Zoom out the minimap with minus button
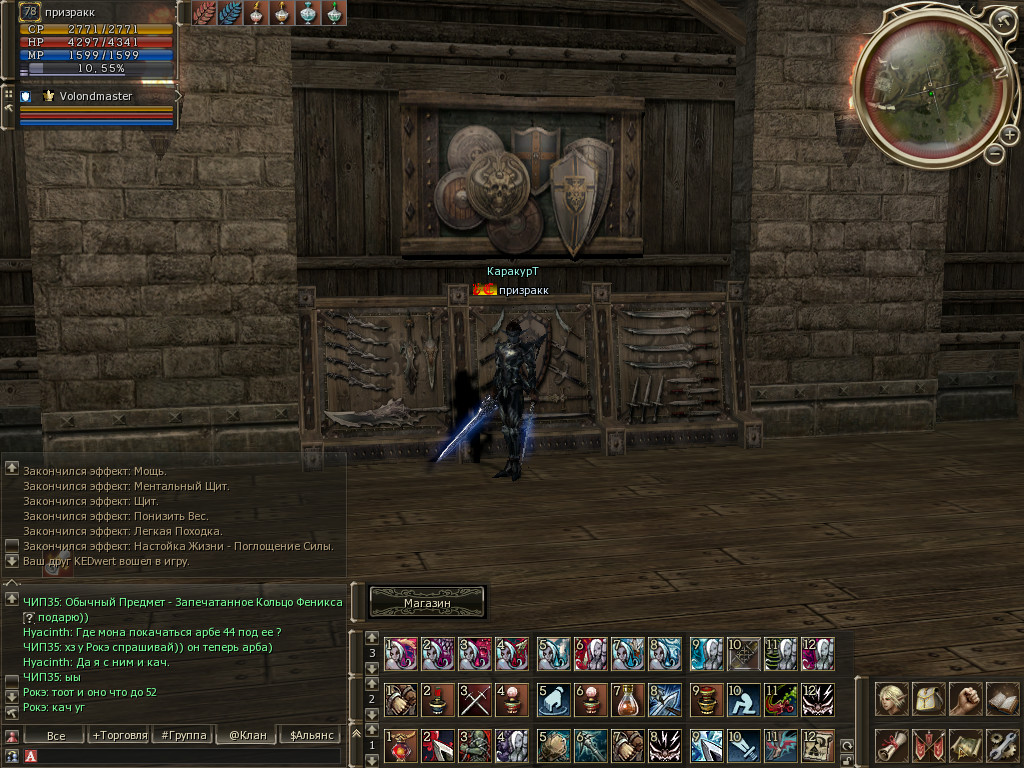This screenshot has width=1024, height=768. coord(994,153)
